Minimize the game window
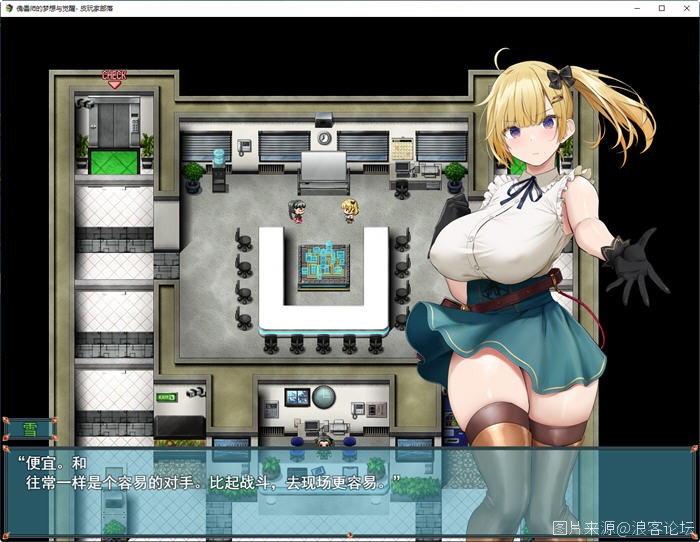The image size is (700, 542). pyautogui.click(x=638, y=8)
